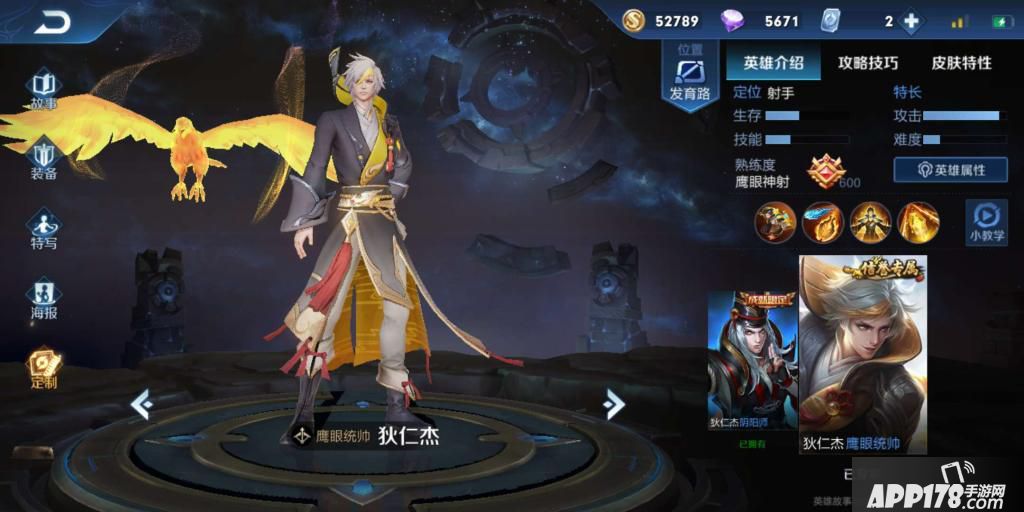
Task: Add more tickets with the plus button
Action: pos(910,21)
